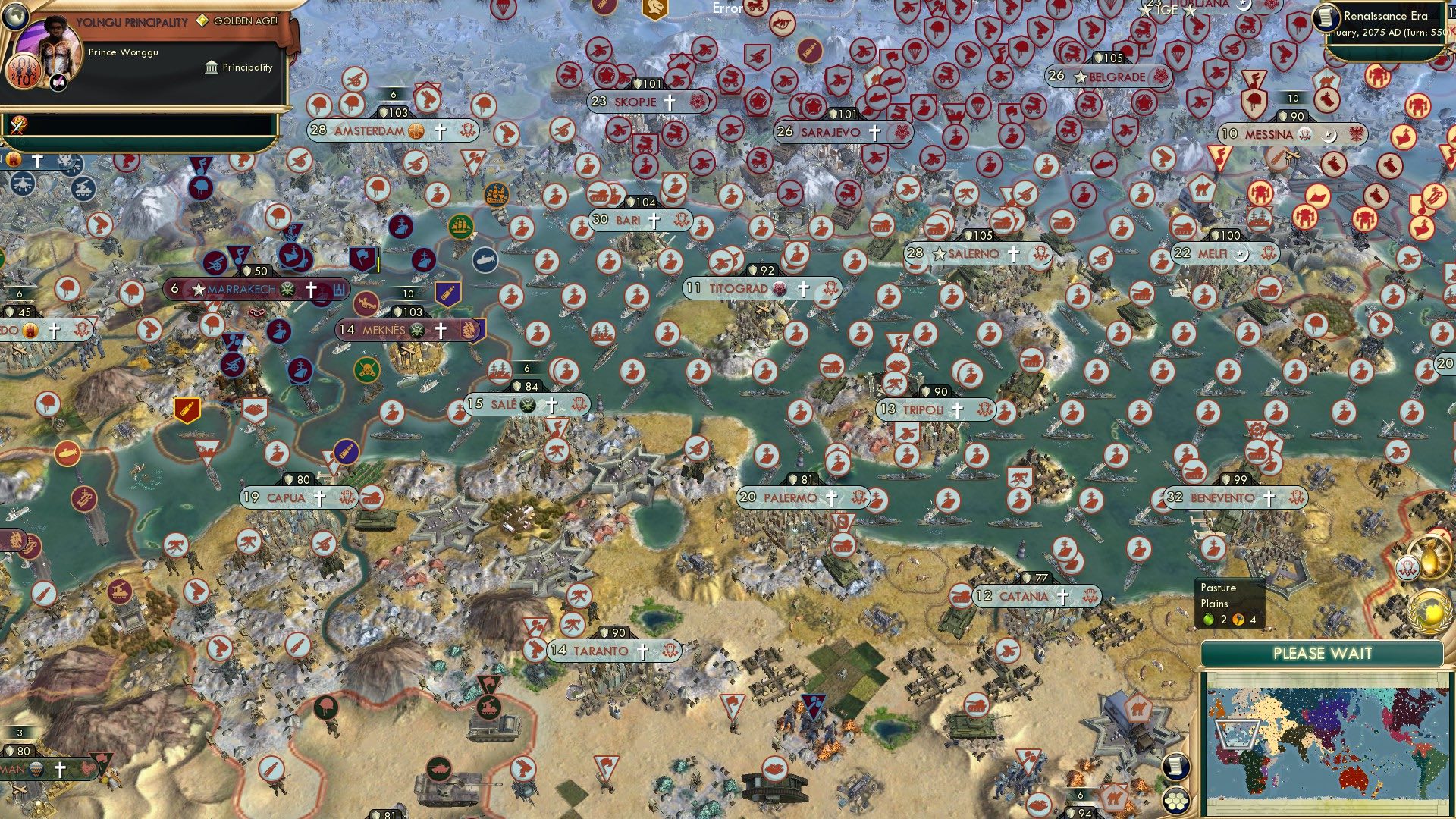This screenshot has height=819, width=1456.
Task: Select the Principality government icon
Action: point(211,67)
